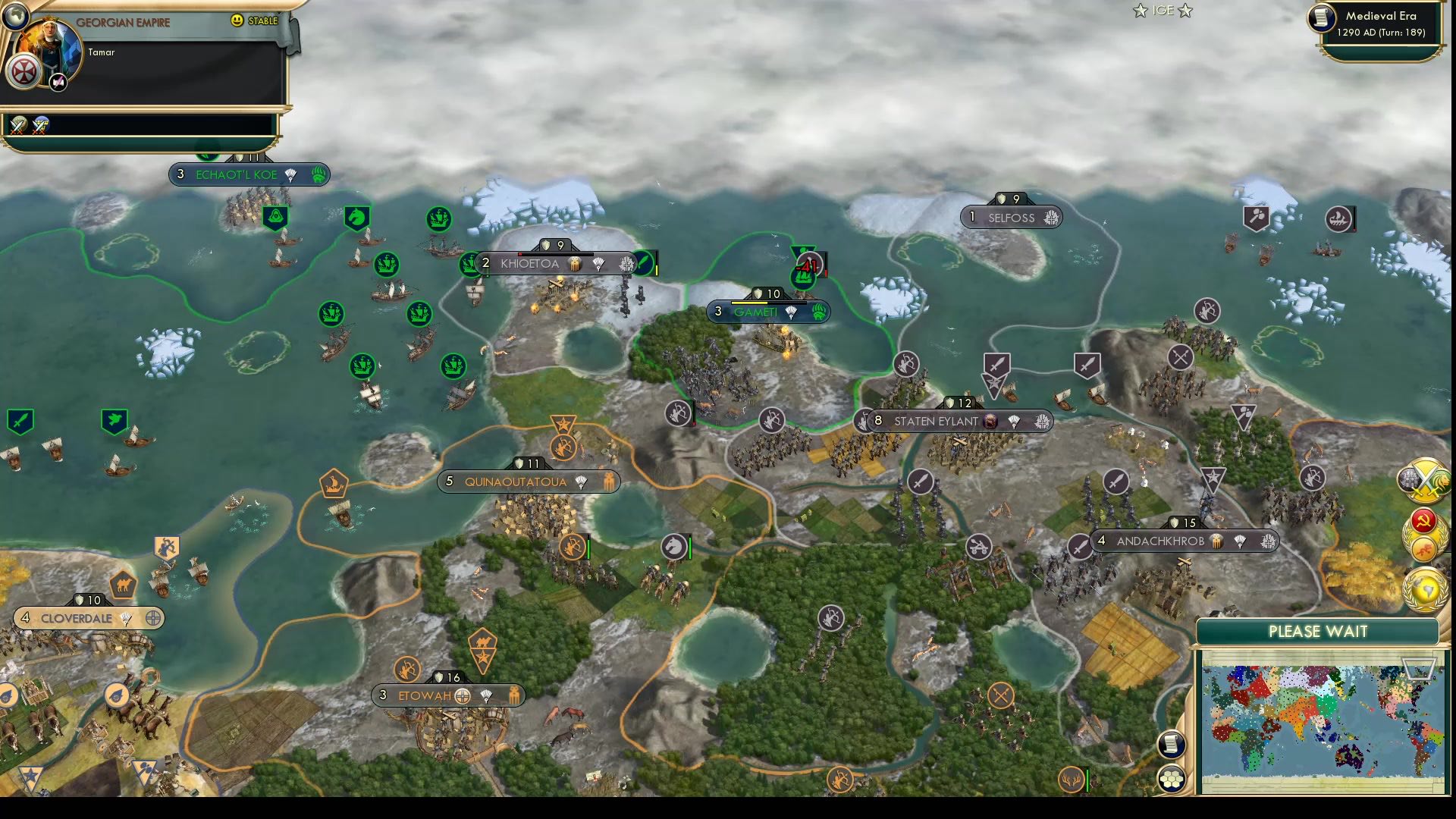Image resolution: width=1456 pixels, height=819 pixels.
Task: Toggle the left star beside the IGE label
Action: (1140, 11)
